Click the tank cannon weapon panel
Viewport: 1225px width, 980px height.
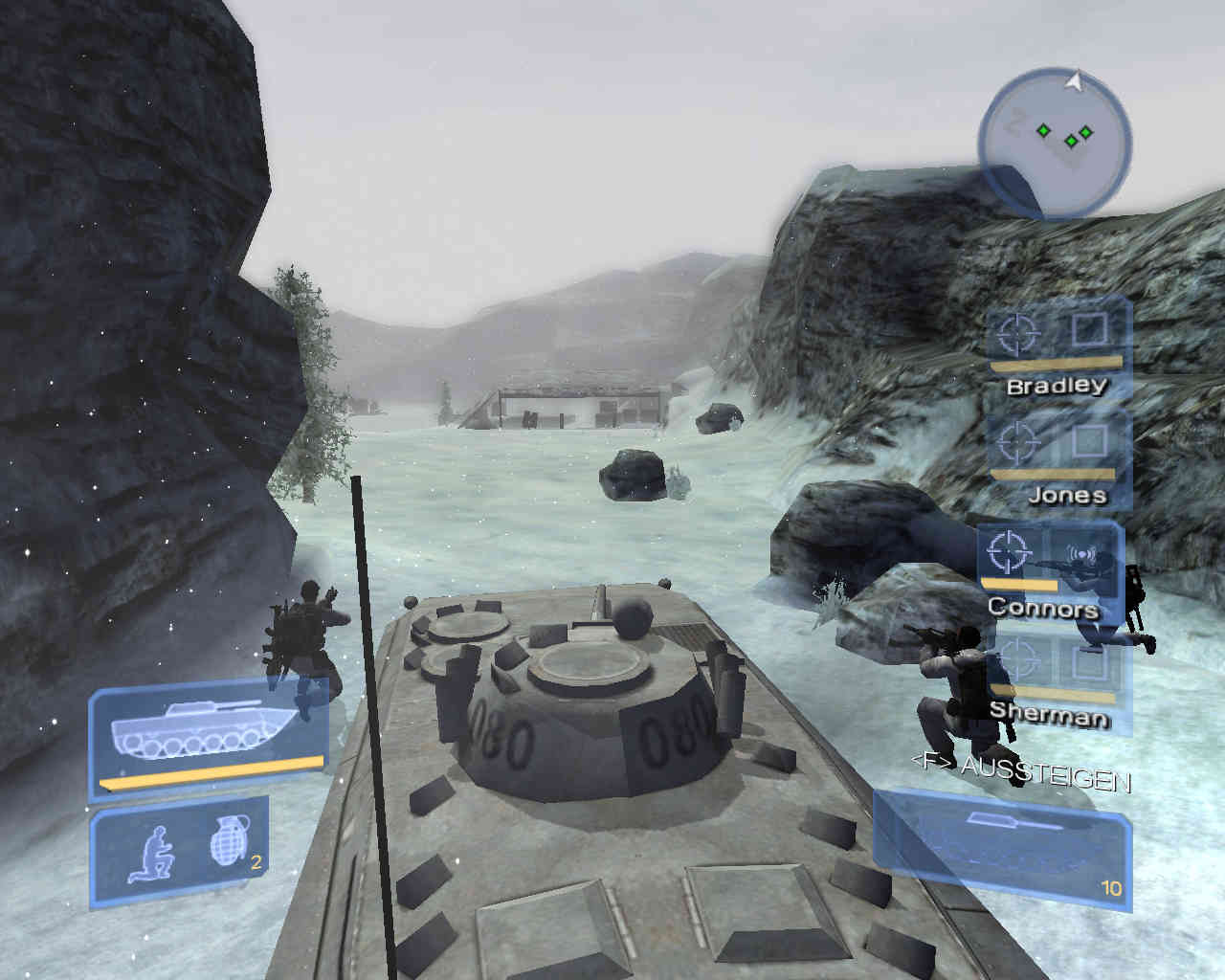[1000, 843]
